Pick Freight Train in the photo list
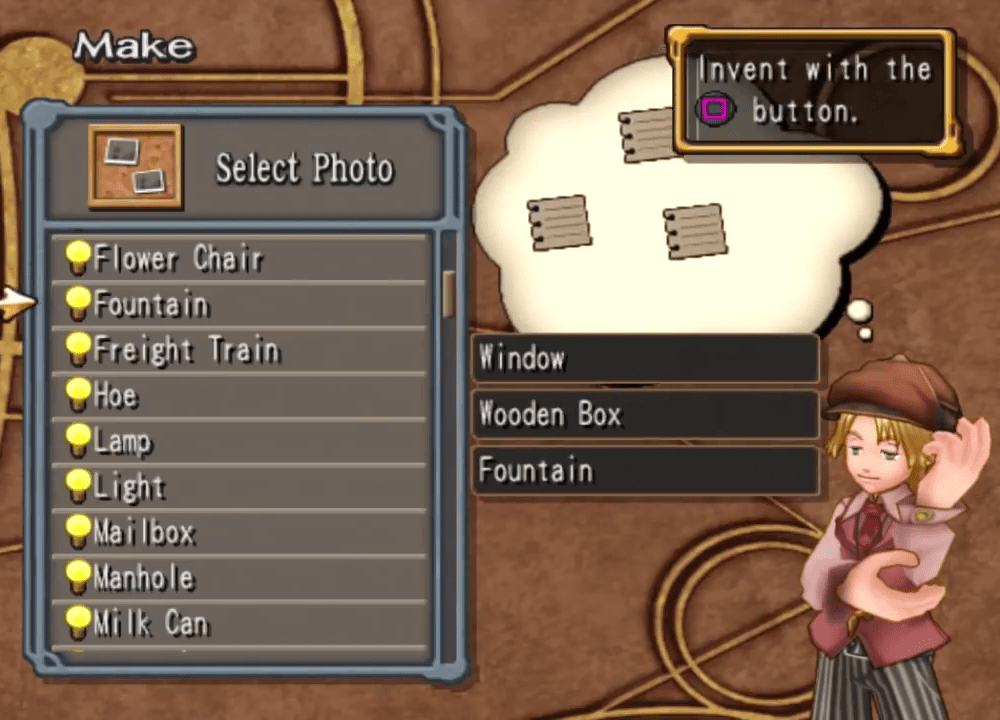The width and height of the screenshot is (1000, 720). tap(240, 350)
